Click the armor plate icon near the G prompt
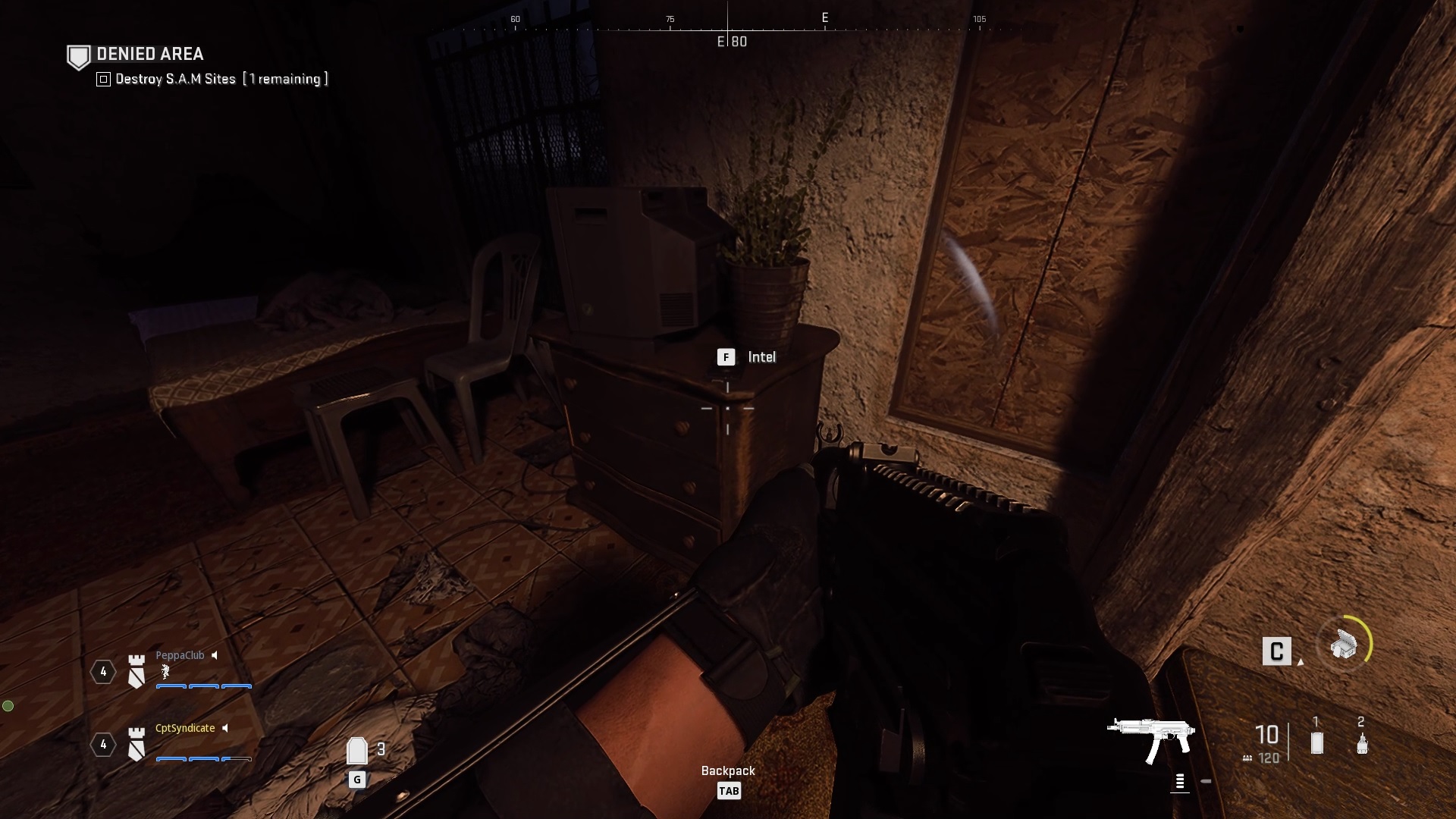This screenshot has height=819, width=1456. (x=357, y=749)
